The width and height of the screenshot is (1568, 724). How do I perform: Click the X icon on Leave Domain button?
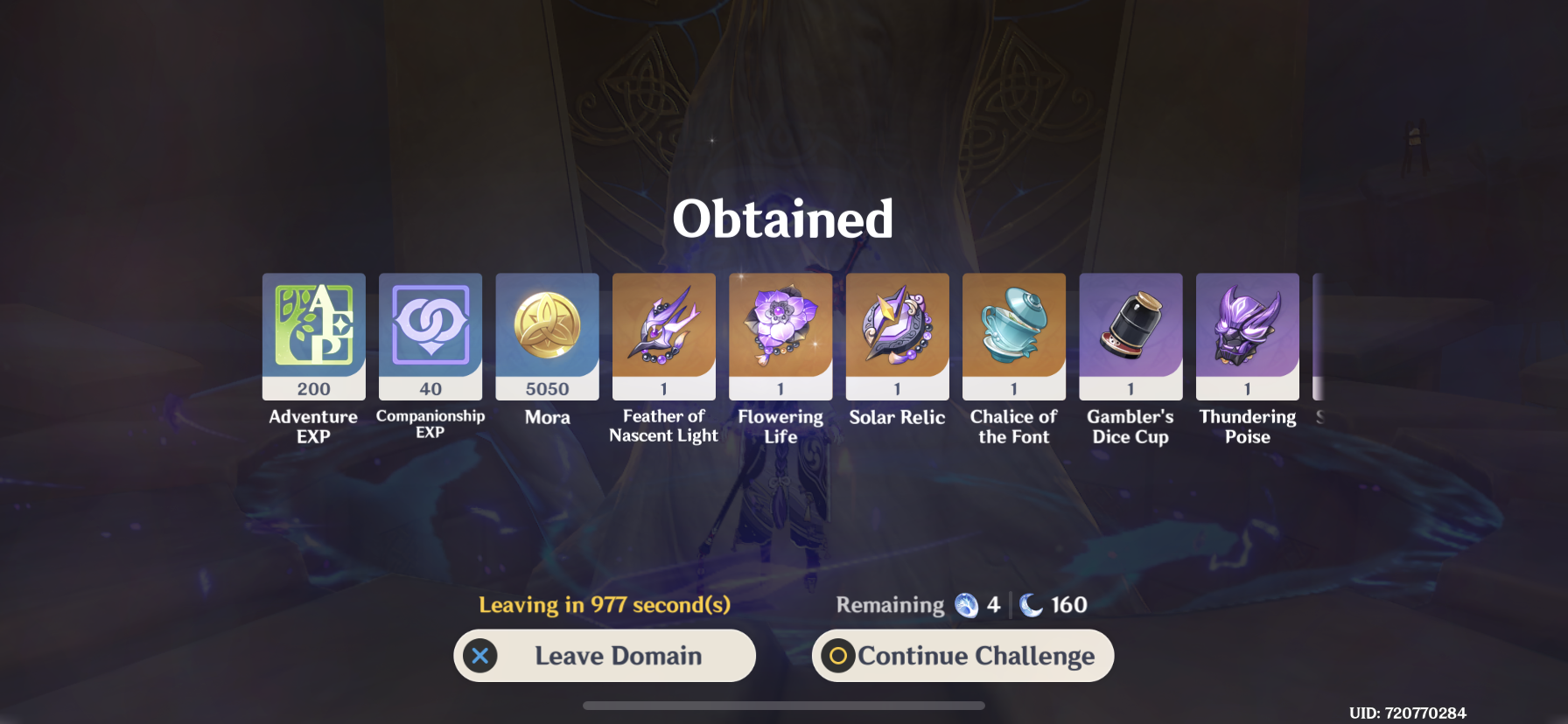(x=479, y=655)
